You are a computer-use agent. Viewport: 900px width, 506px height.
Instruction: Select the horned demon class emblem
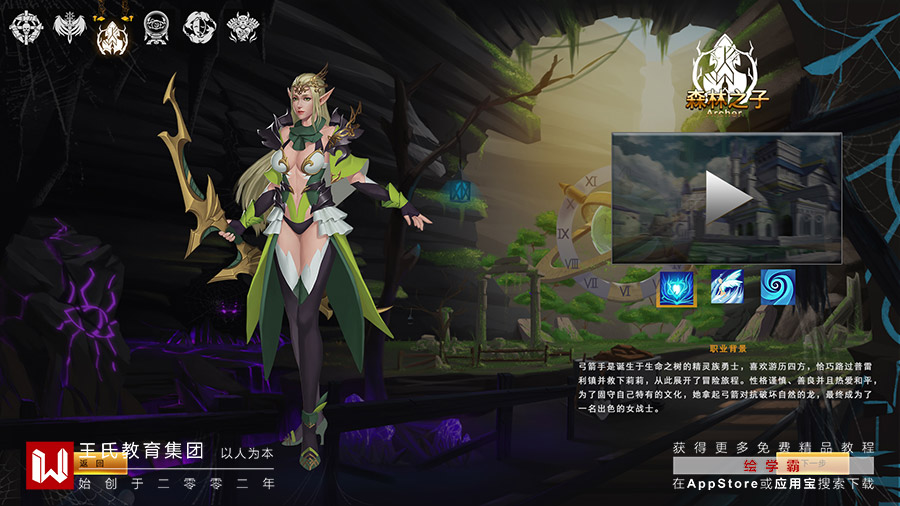[242, 27]
